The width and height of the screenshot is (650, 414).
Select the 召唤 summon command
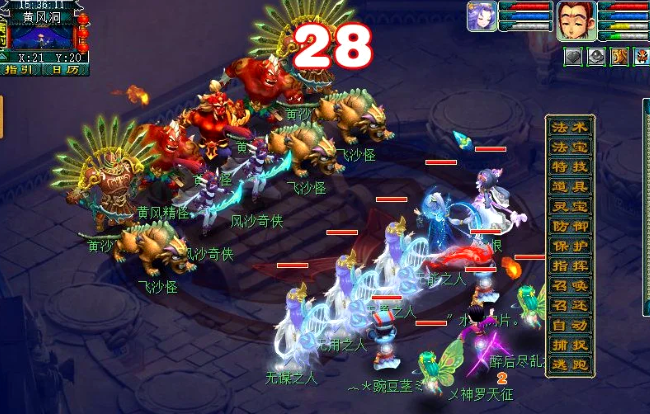pos(572,285)
